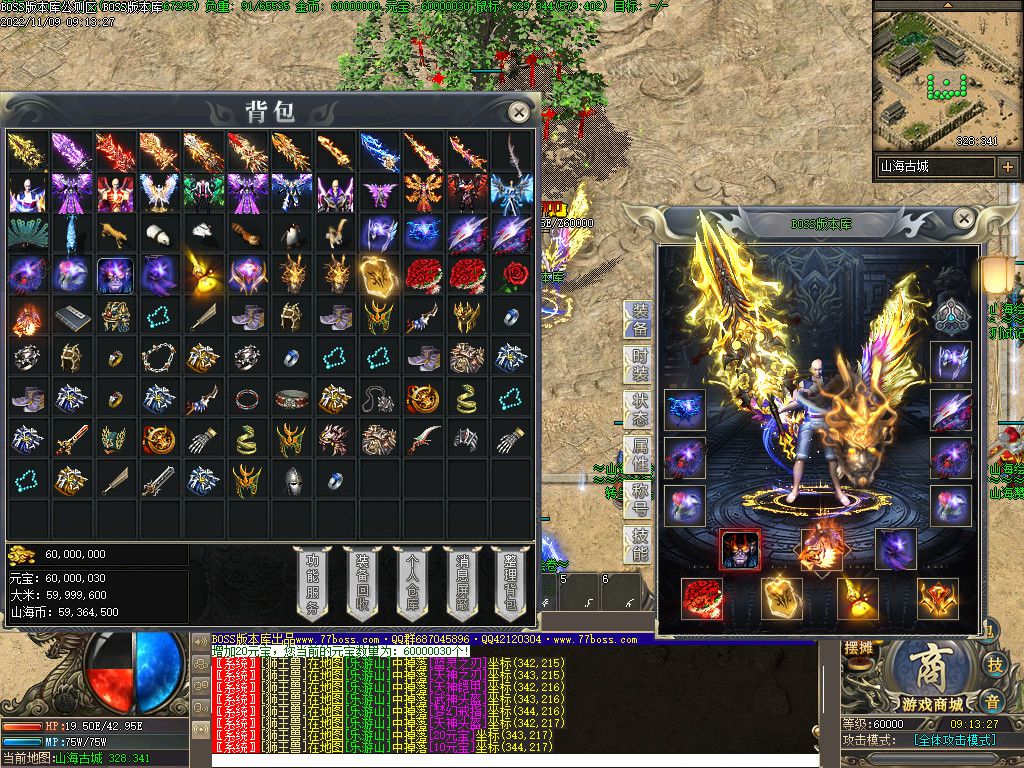Click the 装备回收 equipment recycle button
1024x768 pixels.
[x=362, y=584]
